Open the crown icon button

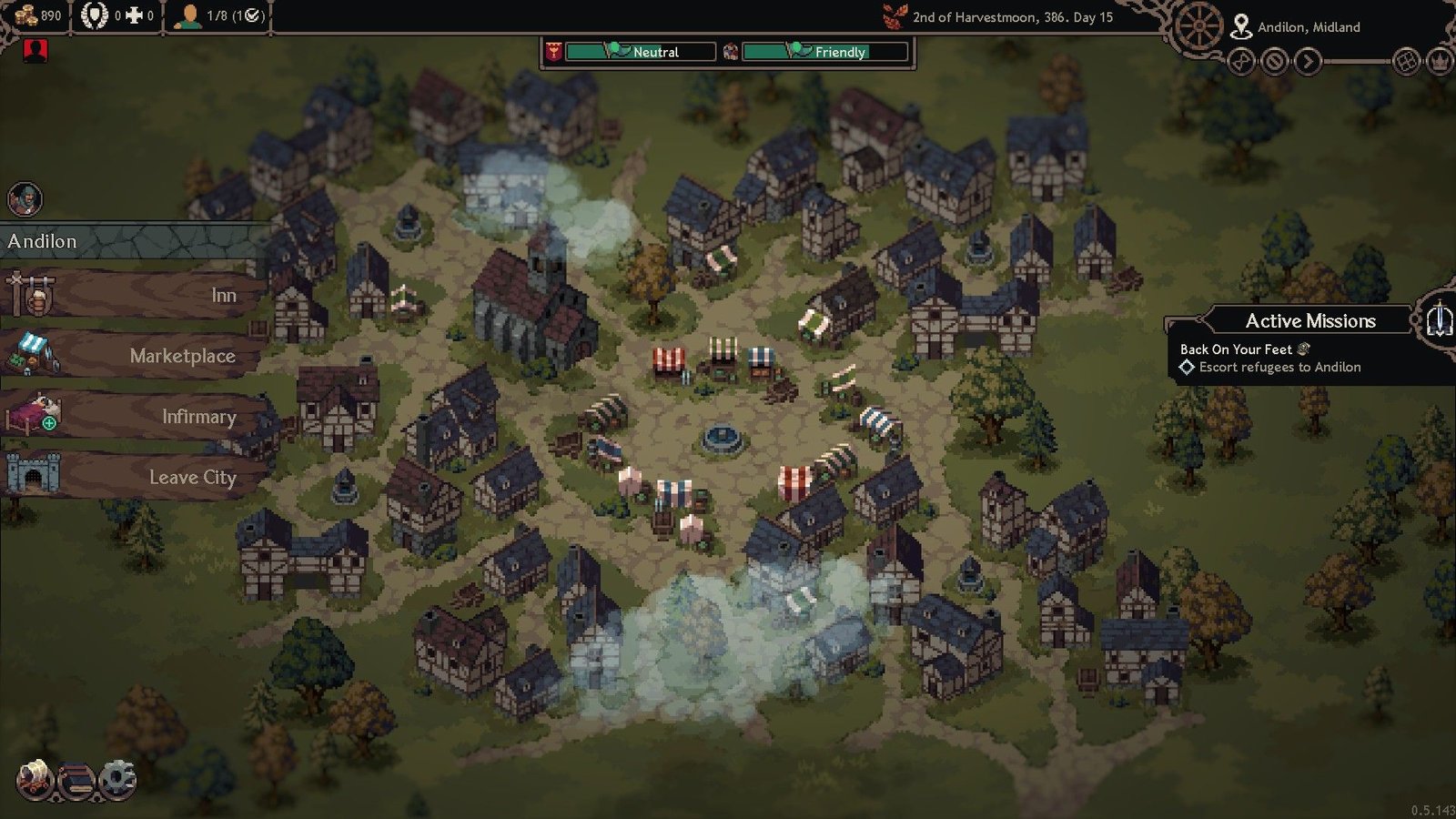coord(1440,62)
